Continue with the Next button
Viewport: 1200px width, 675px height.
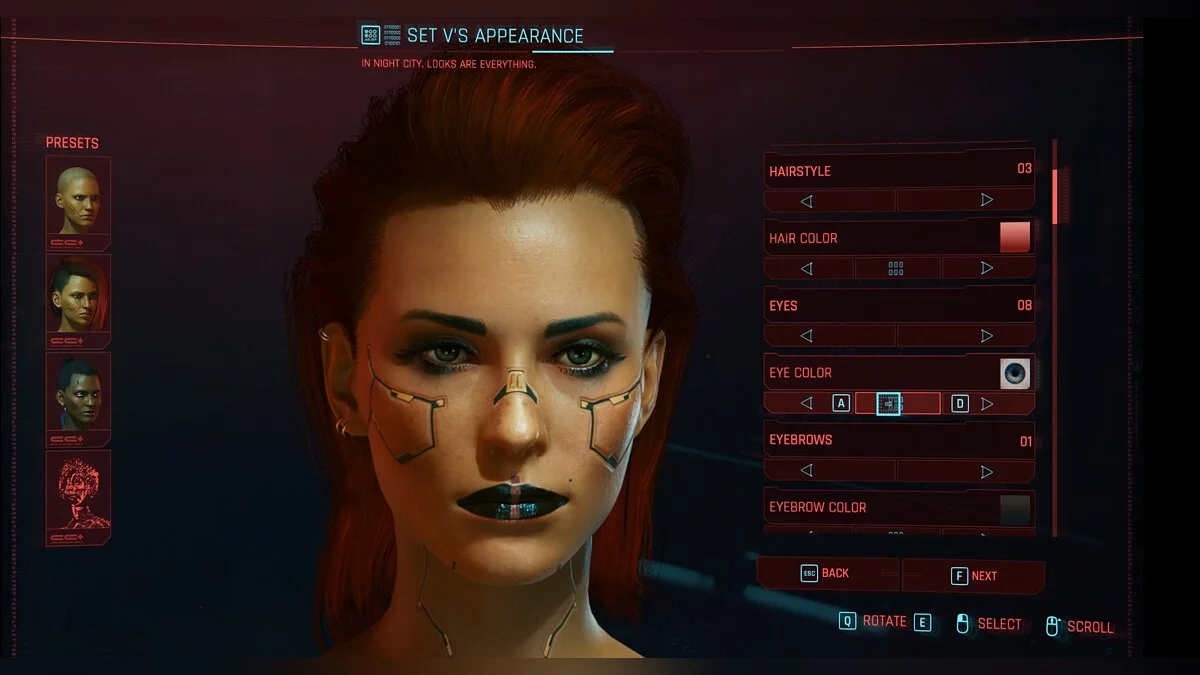pos(974,576)
